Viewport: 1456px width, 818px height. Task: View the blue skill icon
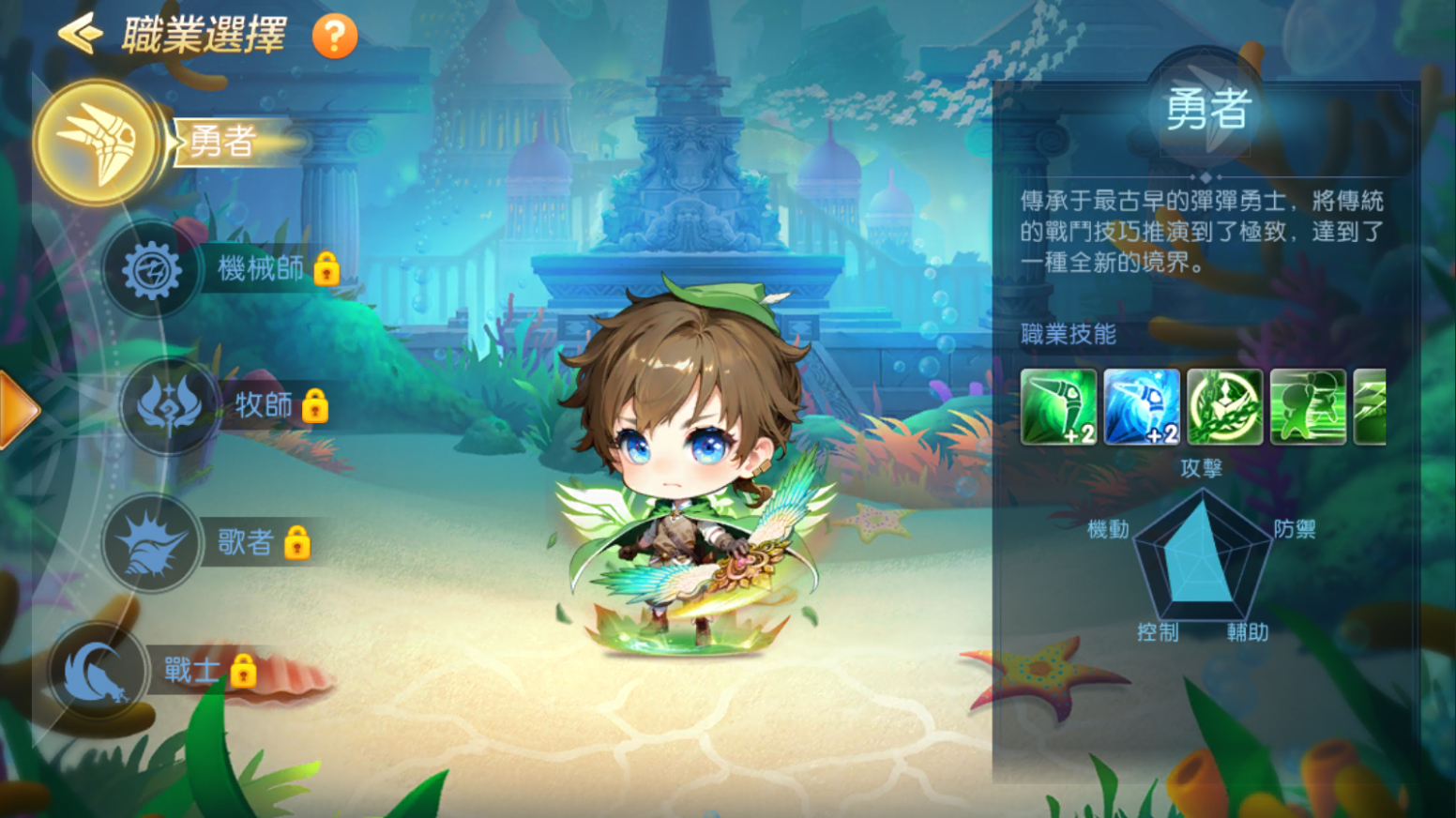1141,406
